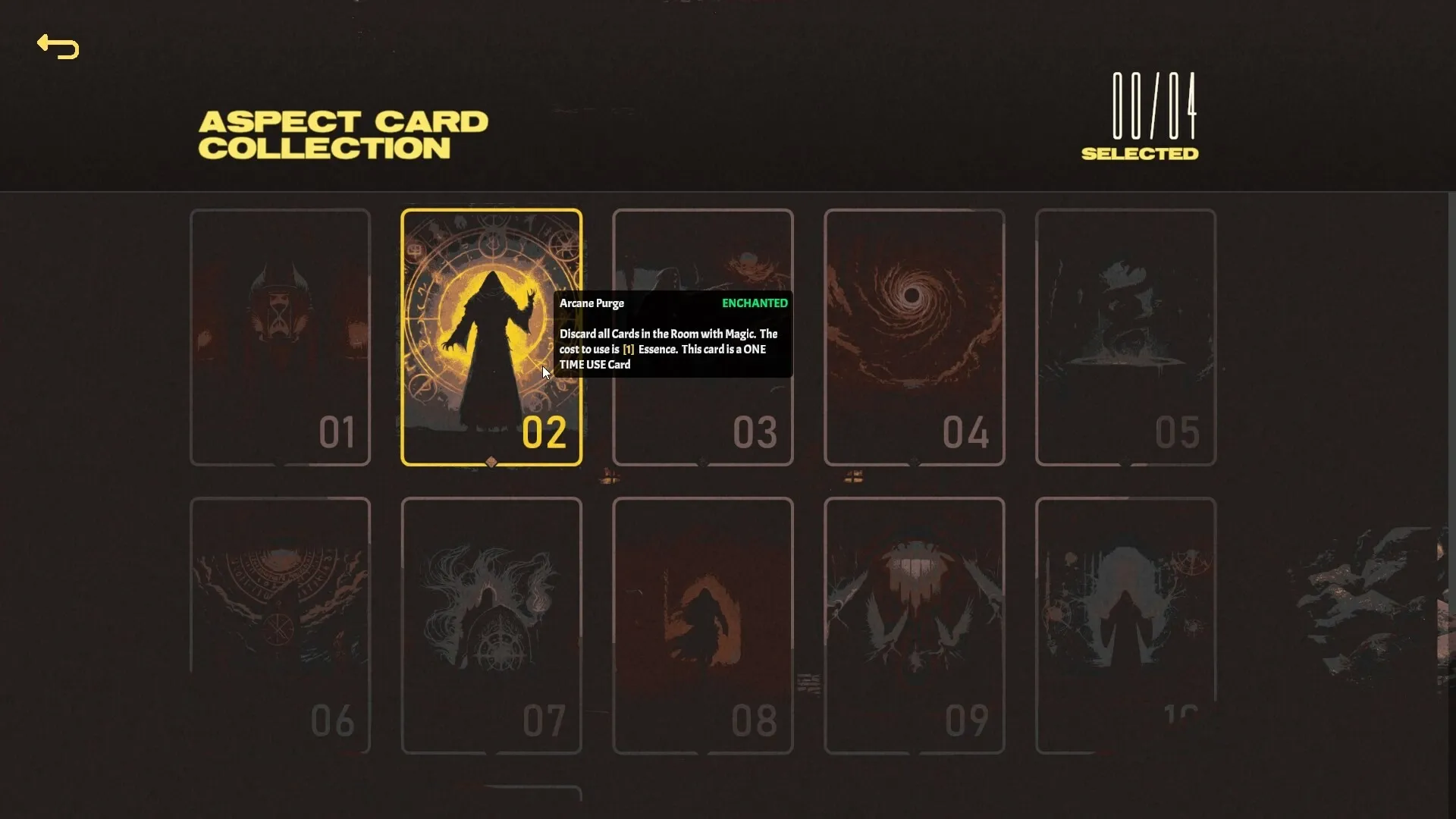This screenshot has width=1456, height=819.
Task: Click the back arrow to exit collection
Action: pyautogui.click(x=58, y=47)
